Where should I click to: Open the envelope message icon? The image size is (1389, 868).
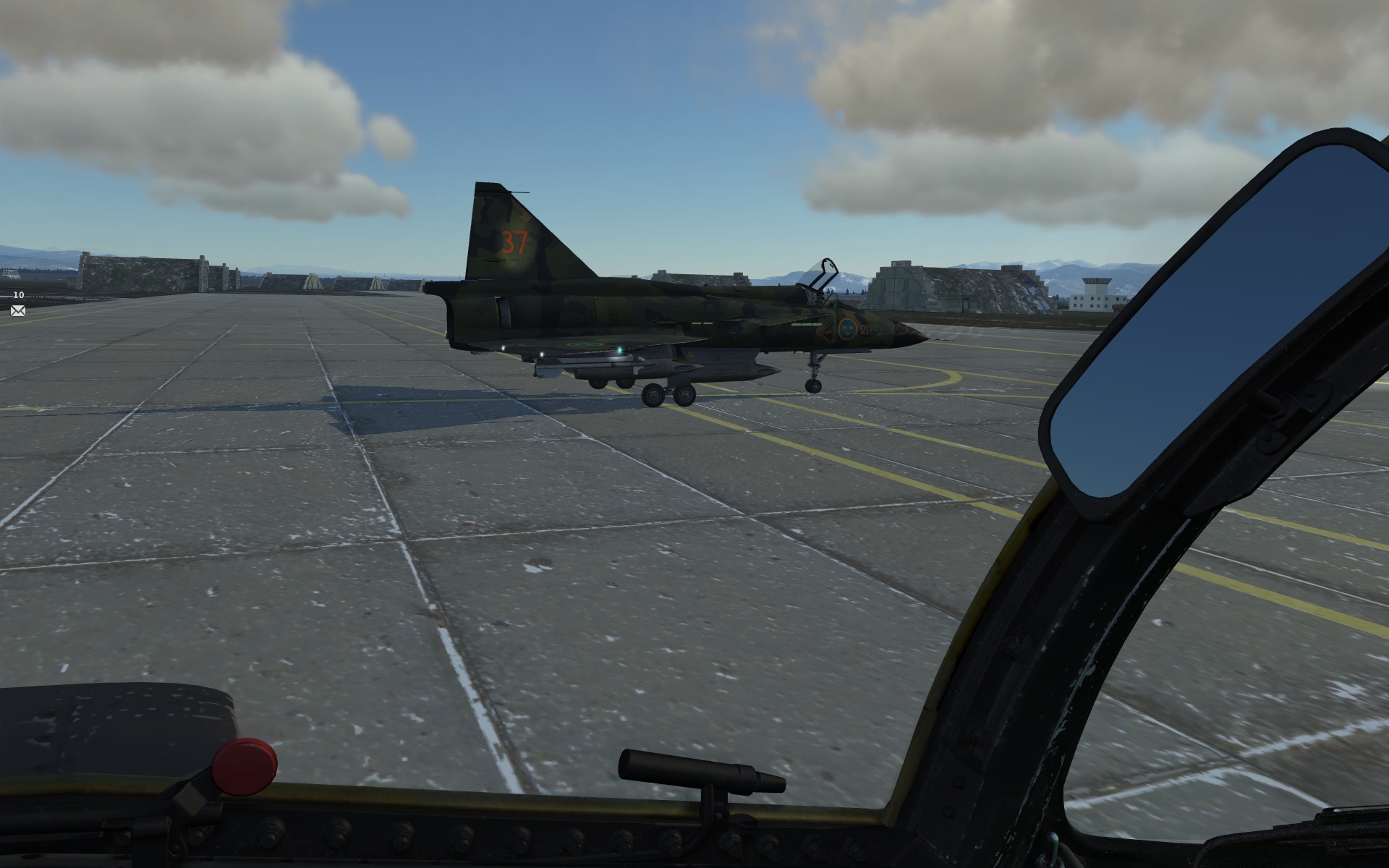pyautogui.click(x=18, y=311)
